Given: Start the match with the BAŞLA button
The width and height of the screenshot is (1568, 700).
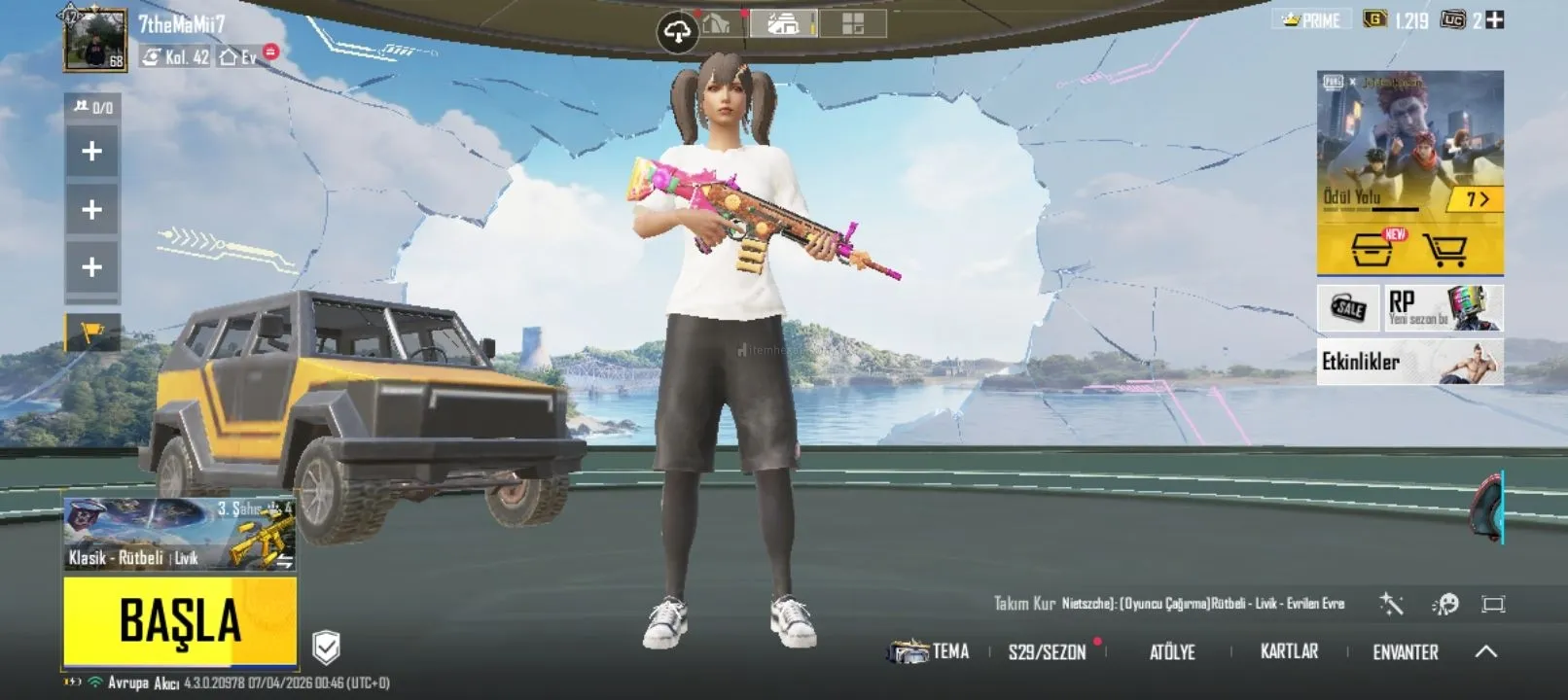Looking at the screenshot, I should pyautogui.click(x=180, y=621).
